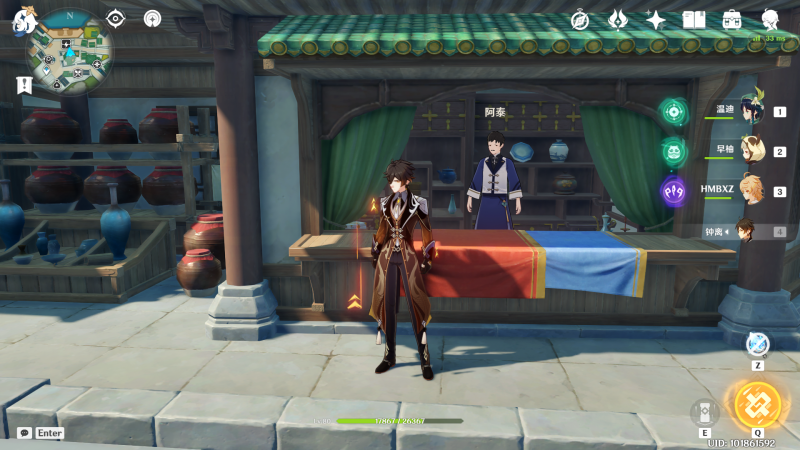Click the round icon right of the eye icon
The image size is (800, 450).
[152, 18]
